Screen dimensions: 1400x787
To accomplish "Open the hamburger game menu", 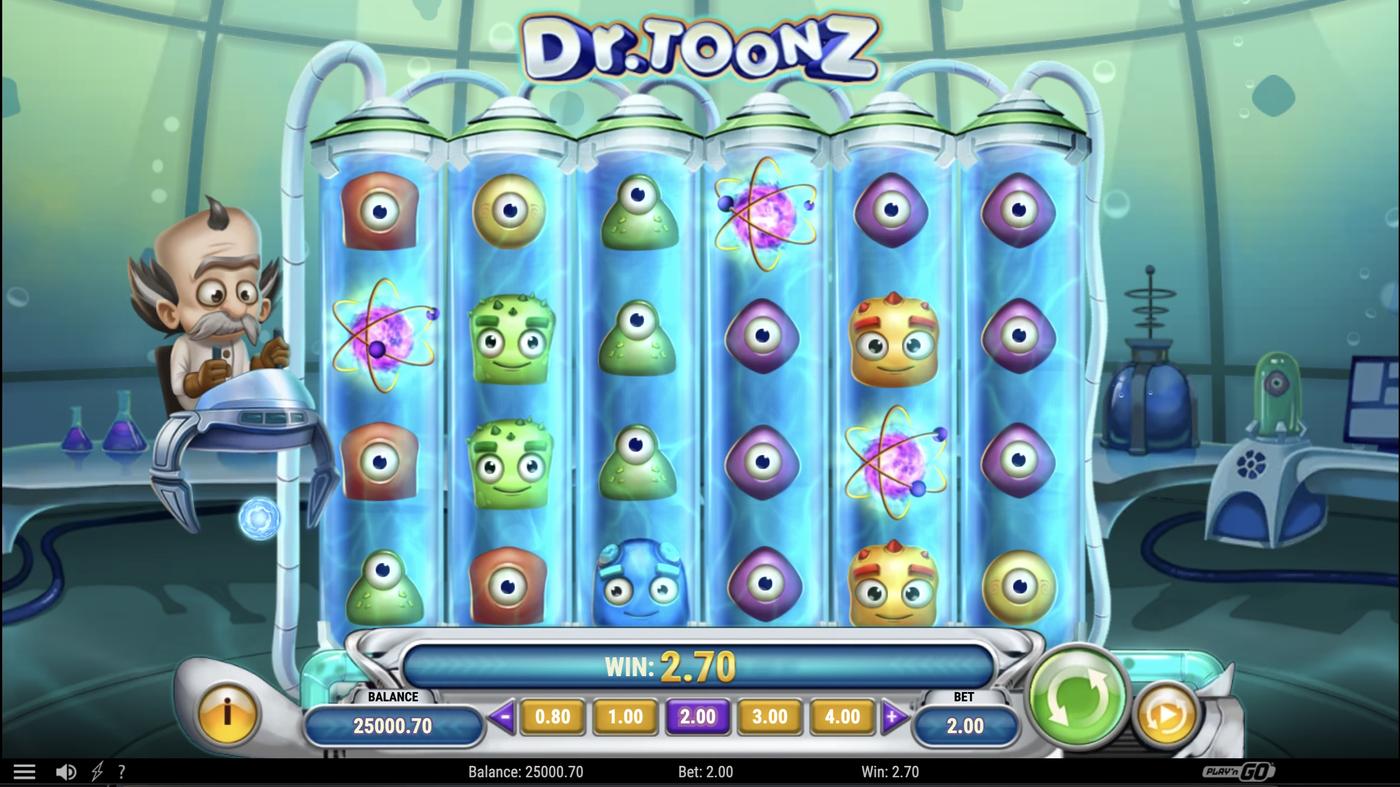I will [x=25, y=770].
